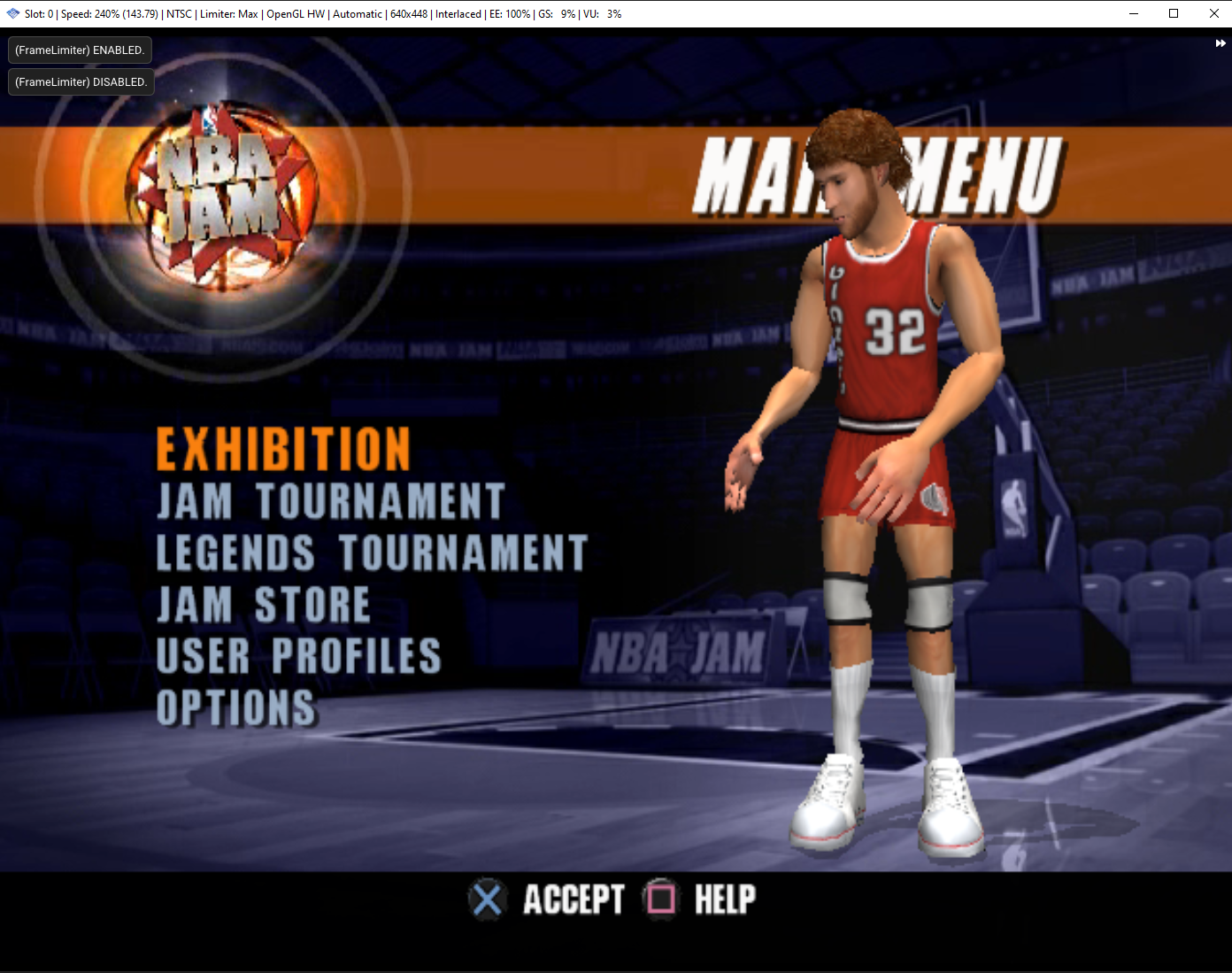The height and width of the screenshot is (973, 1232).
Task: Click the PCSX2 icon in the title bar
Action: coord(12,12)
